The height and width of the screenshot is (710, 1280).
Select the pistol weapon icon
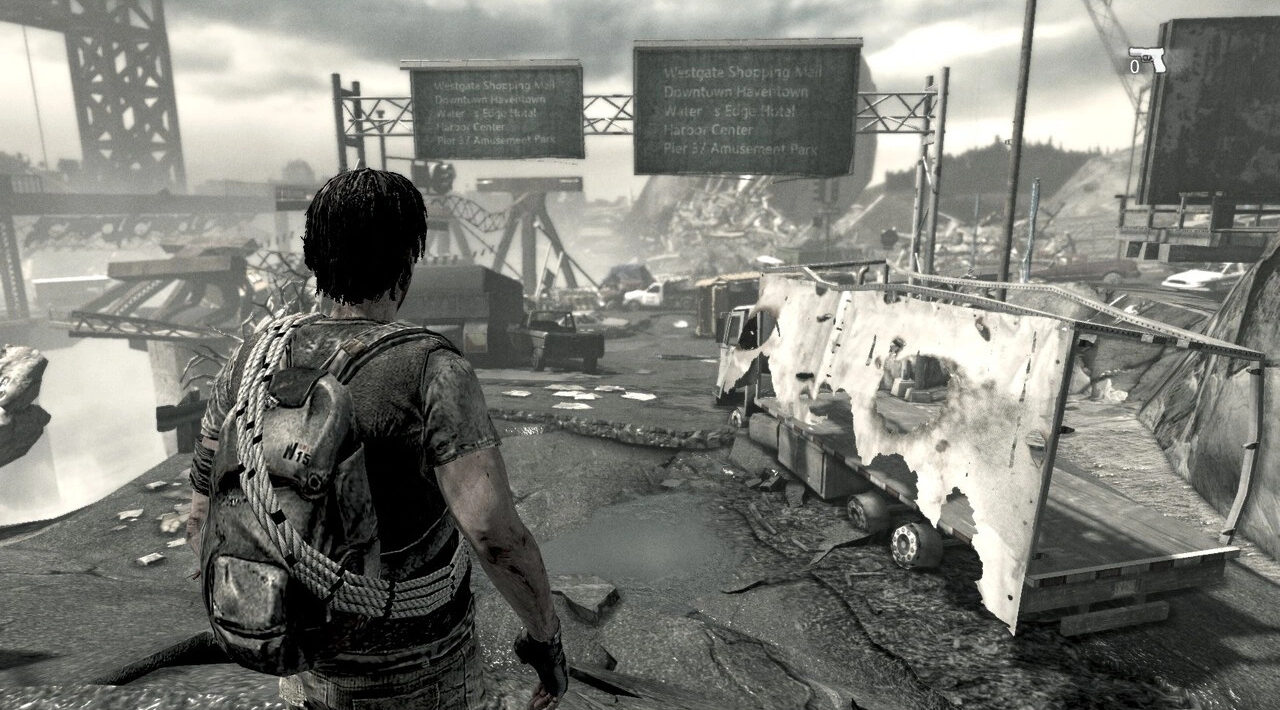point(1148,59)
